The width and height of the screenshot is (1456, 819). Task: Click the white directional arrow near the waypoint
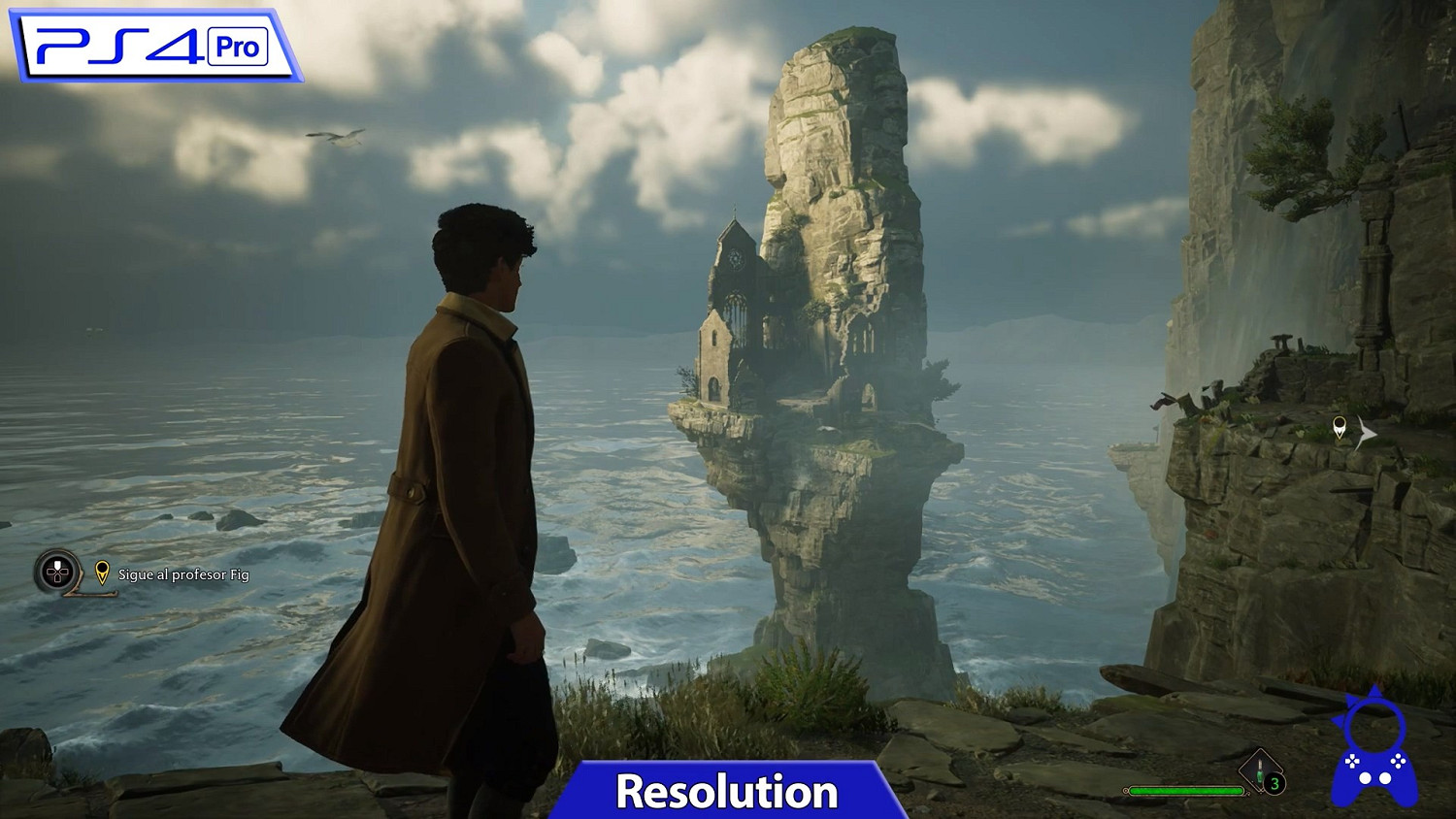[x=1367, y=432]
